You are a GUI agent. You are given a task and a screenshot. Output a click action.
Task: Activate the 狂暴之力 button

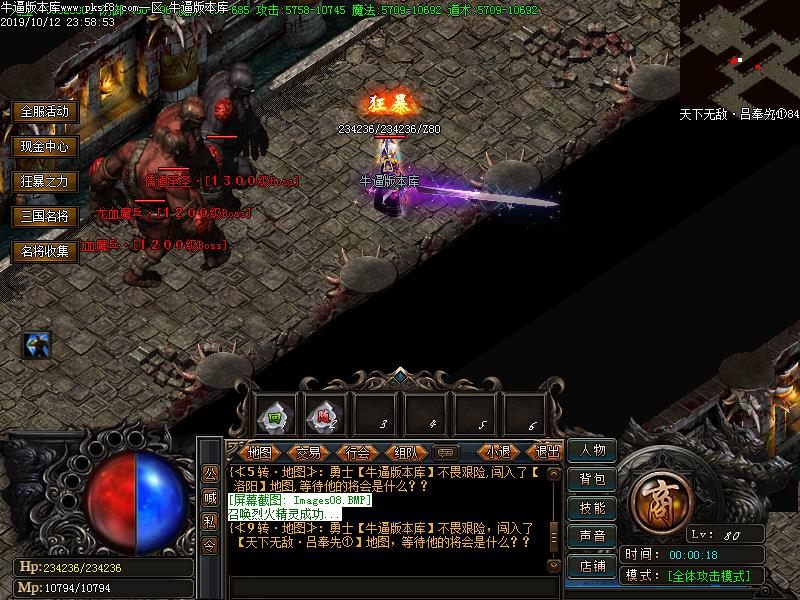[x=45, y=181]
